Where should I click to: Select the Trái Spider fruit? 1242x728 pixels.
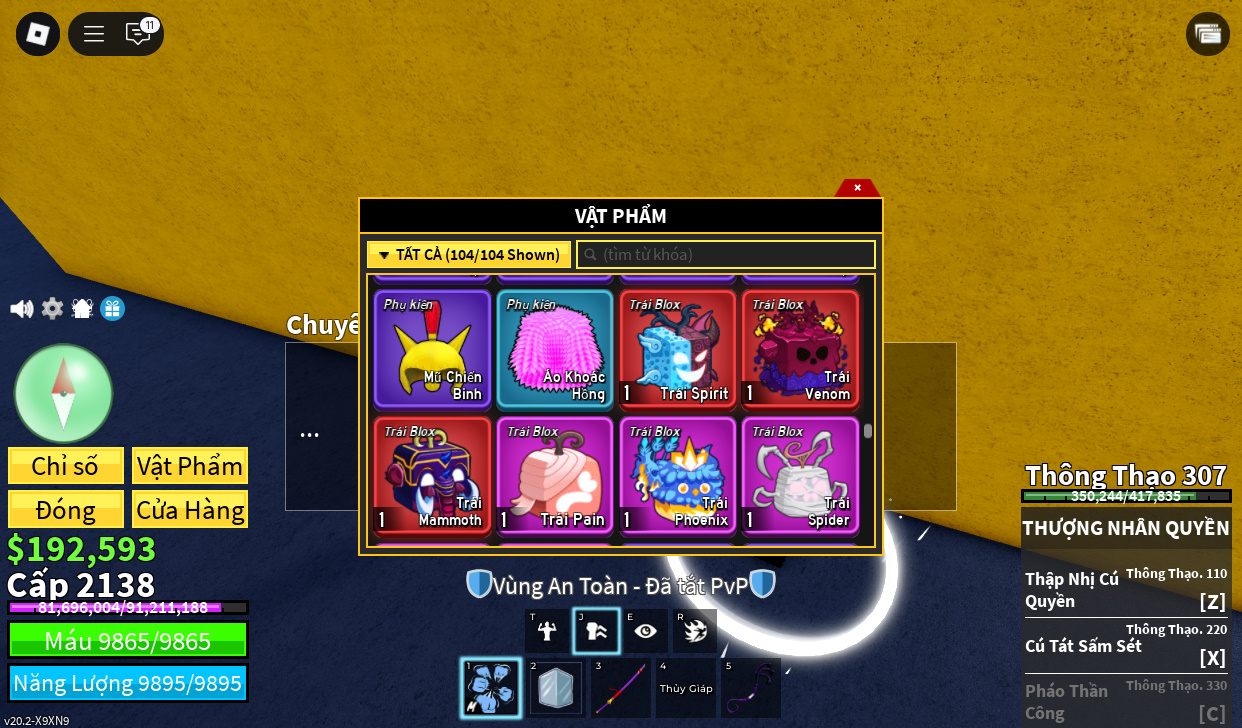point(800,476)
